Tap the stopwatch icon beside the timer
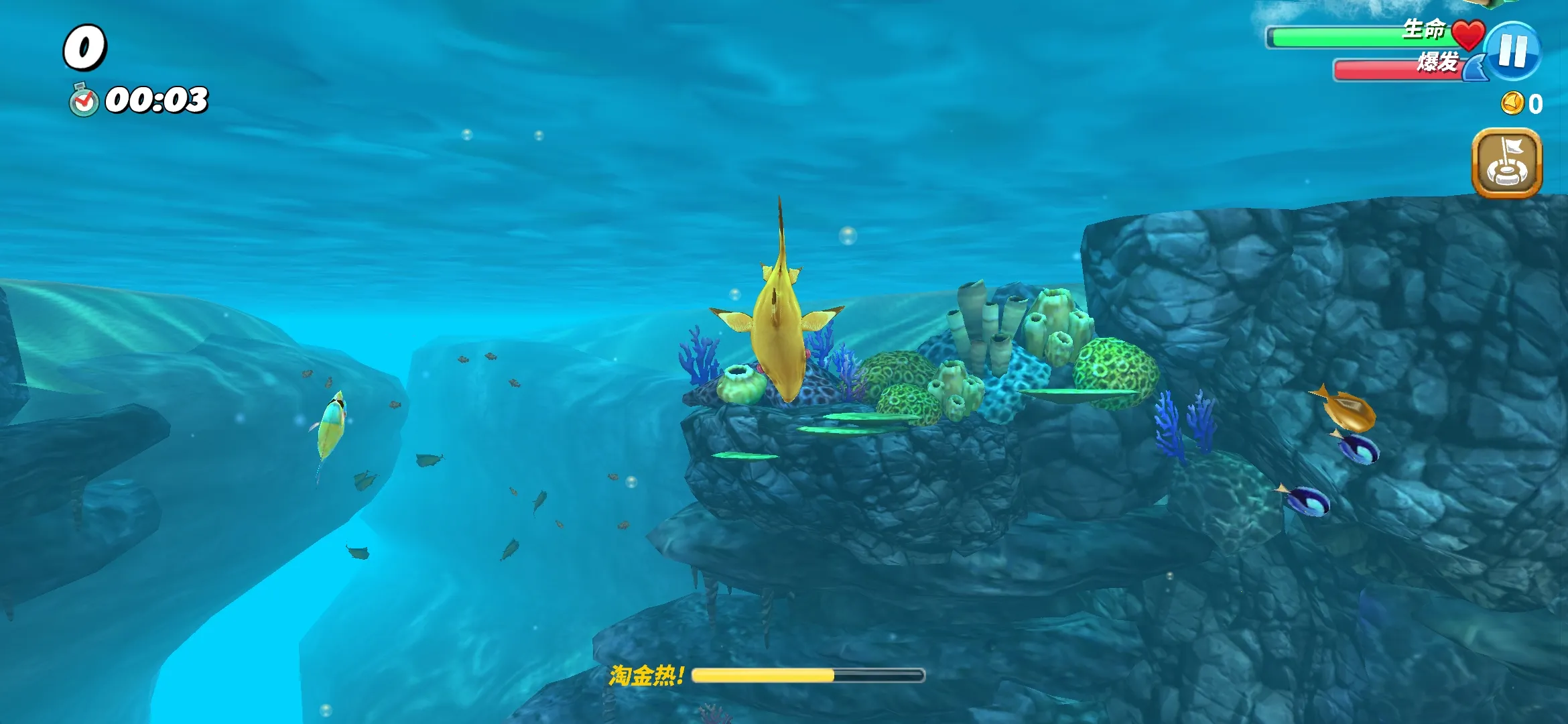 pyautogui.click(x=84, y=101)
